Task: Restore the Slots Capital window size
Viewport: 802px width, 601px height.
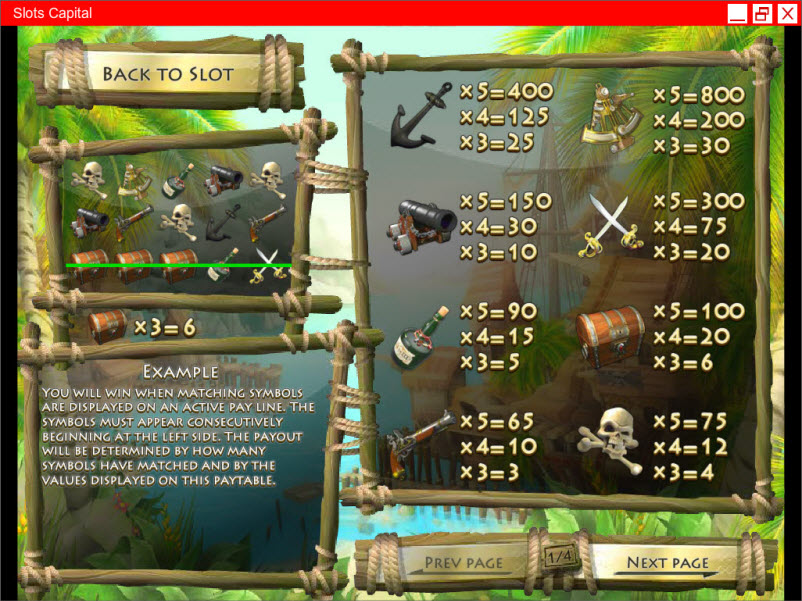Action: tap(762, 13)
